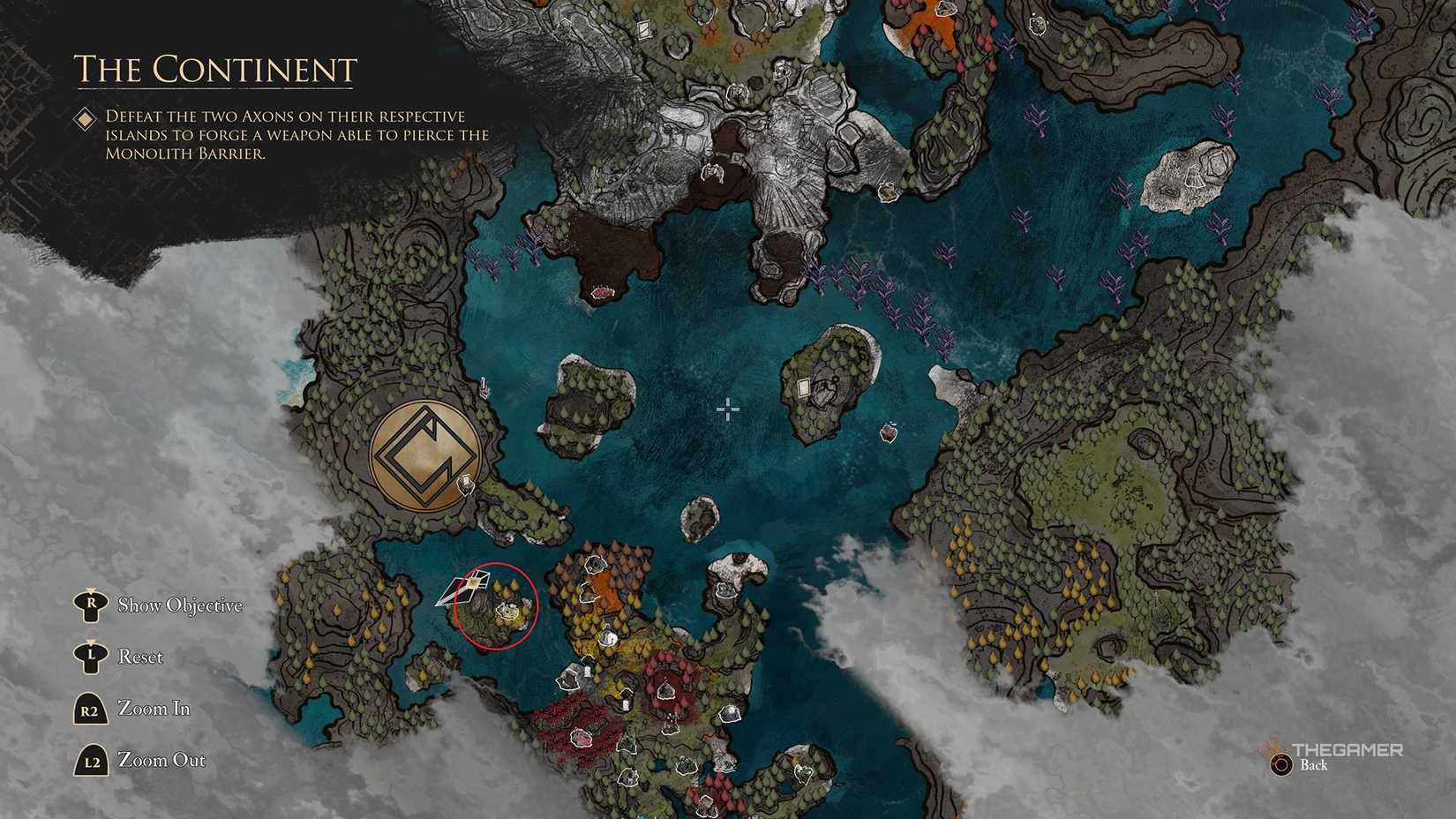Click the crosshair cursor at map center
The width and height of the screenshot is (1456, 819).
727,408
